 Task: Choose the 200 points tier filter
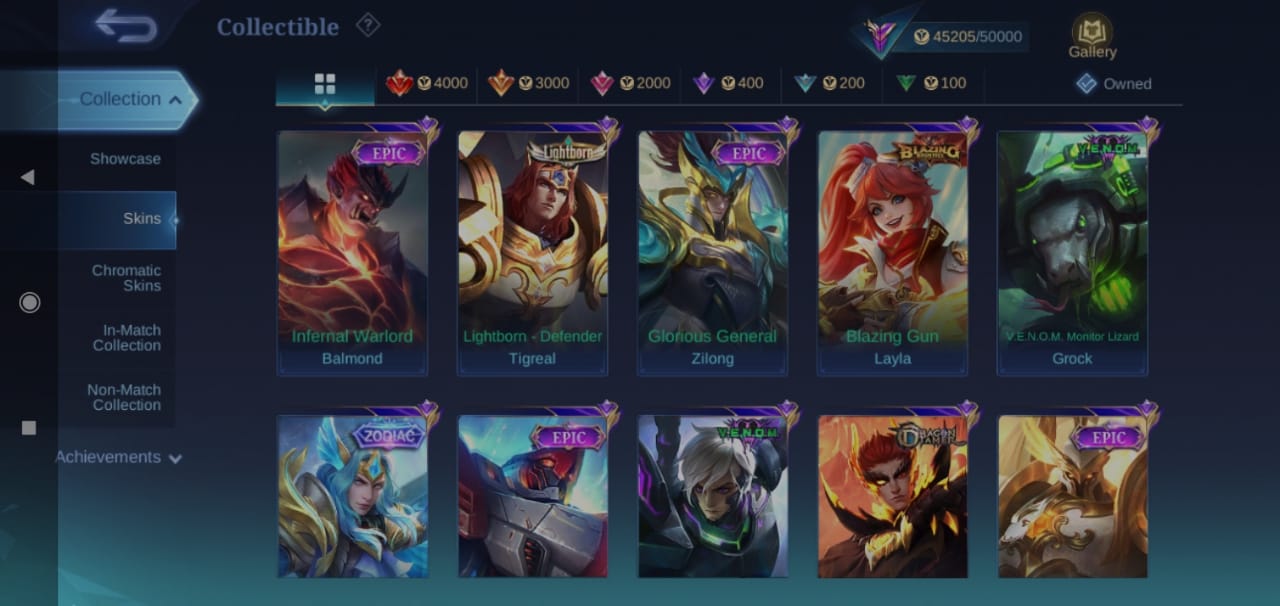[x=830, y=84]
